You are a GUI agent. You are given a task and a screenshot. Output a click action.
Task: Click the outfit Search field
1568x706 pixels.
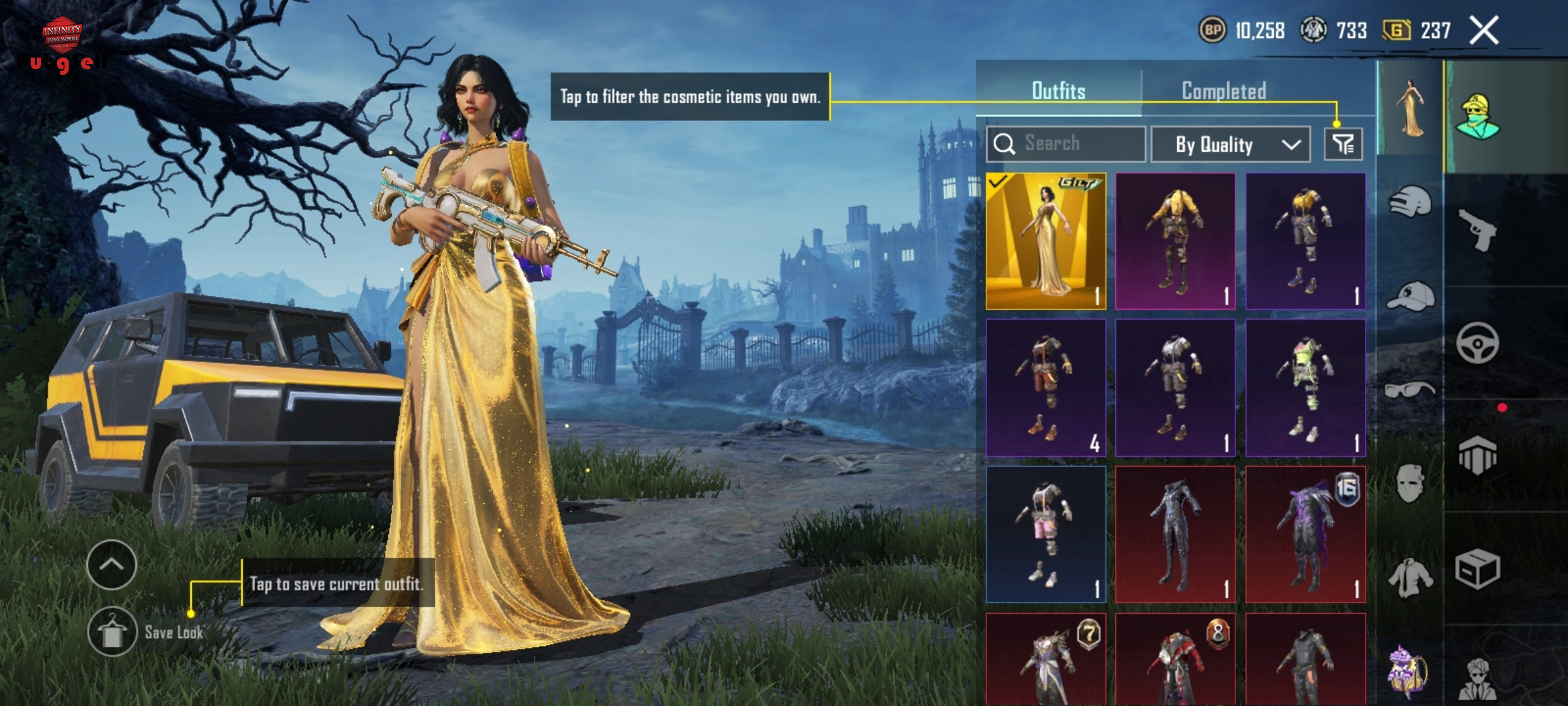tap(1066, 144)
